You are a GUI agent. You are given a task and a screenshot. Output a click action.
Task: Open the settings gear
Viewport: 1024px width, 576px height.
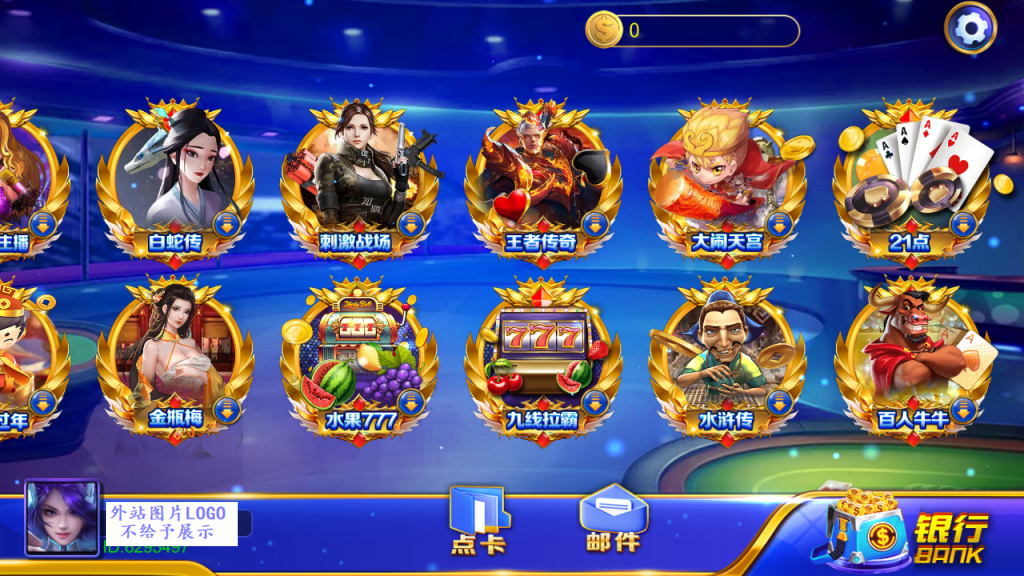coord(970,29)
